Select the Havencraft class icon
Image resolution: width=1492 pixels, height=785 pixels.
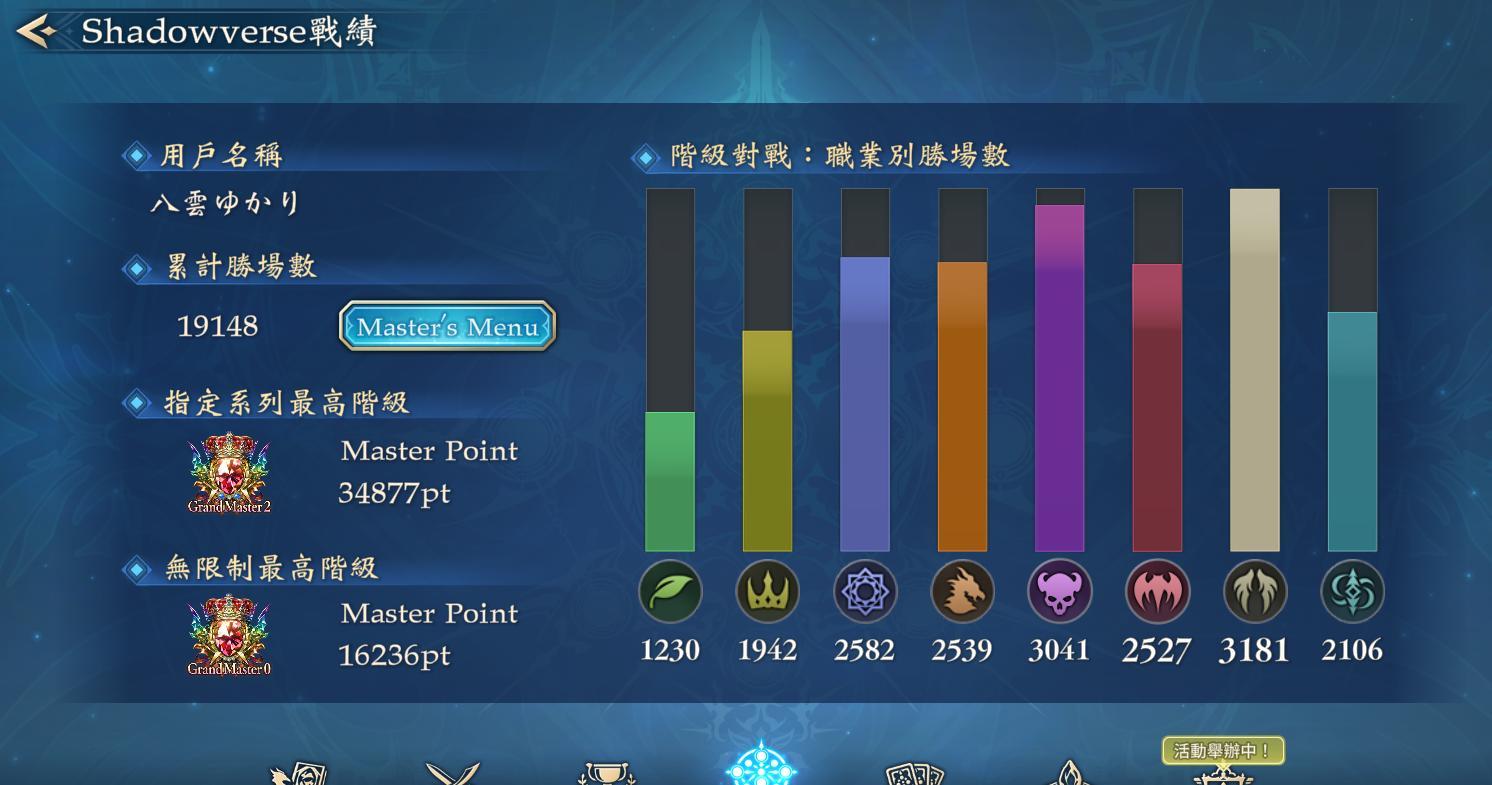1254,591
